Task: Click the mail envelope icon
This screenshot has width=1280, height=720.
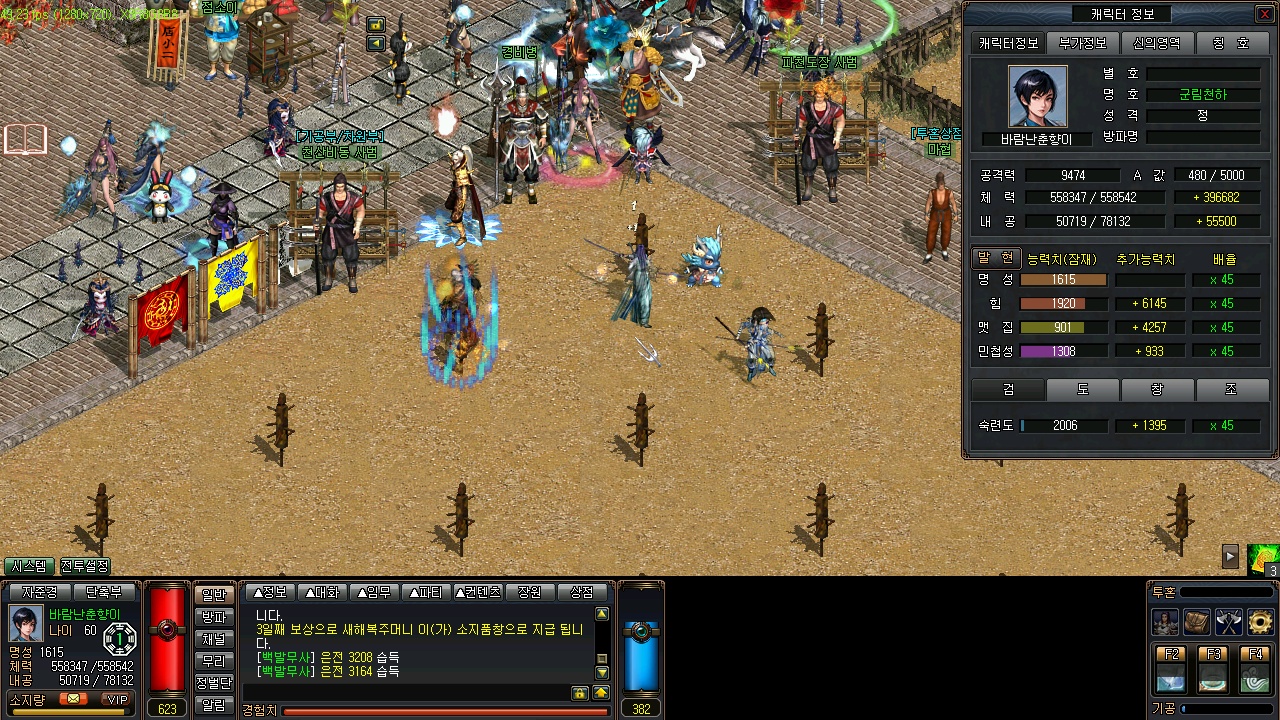Action: point(72,699)
